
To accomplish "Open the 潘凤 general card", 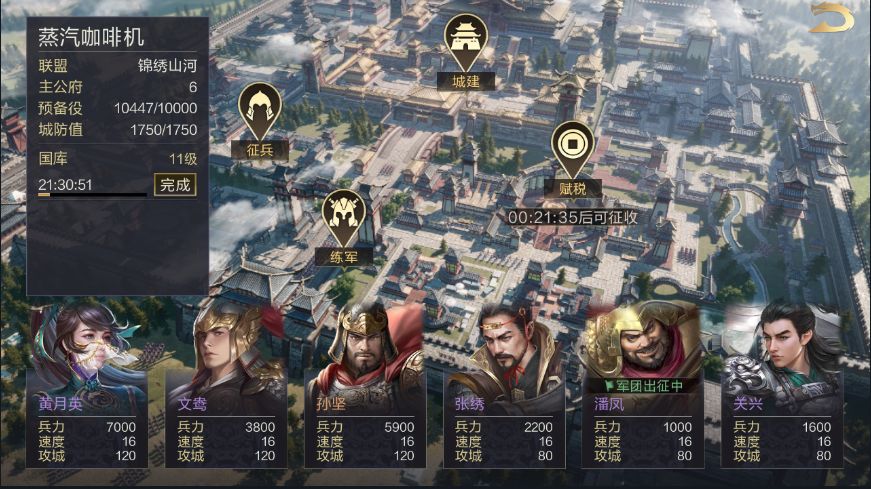I will pyautogui.click(x=642, y=390).
